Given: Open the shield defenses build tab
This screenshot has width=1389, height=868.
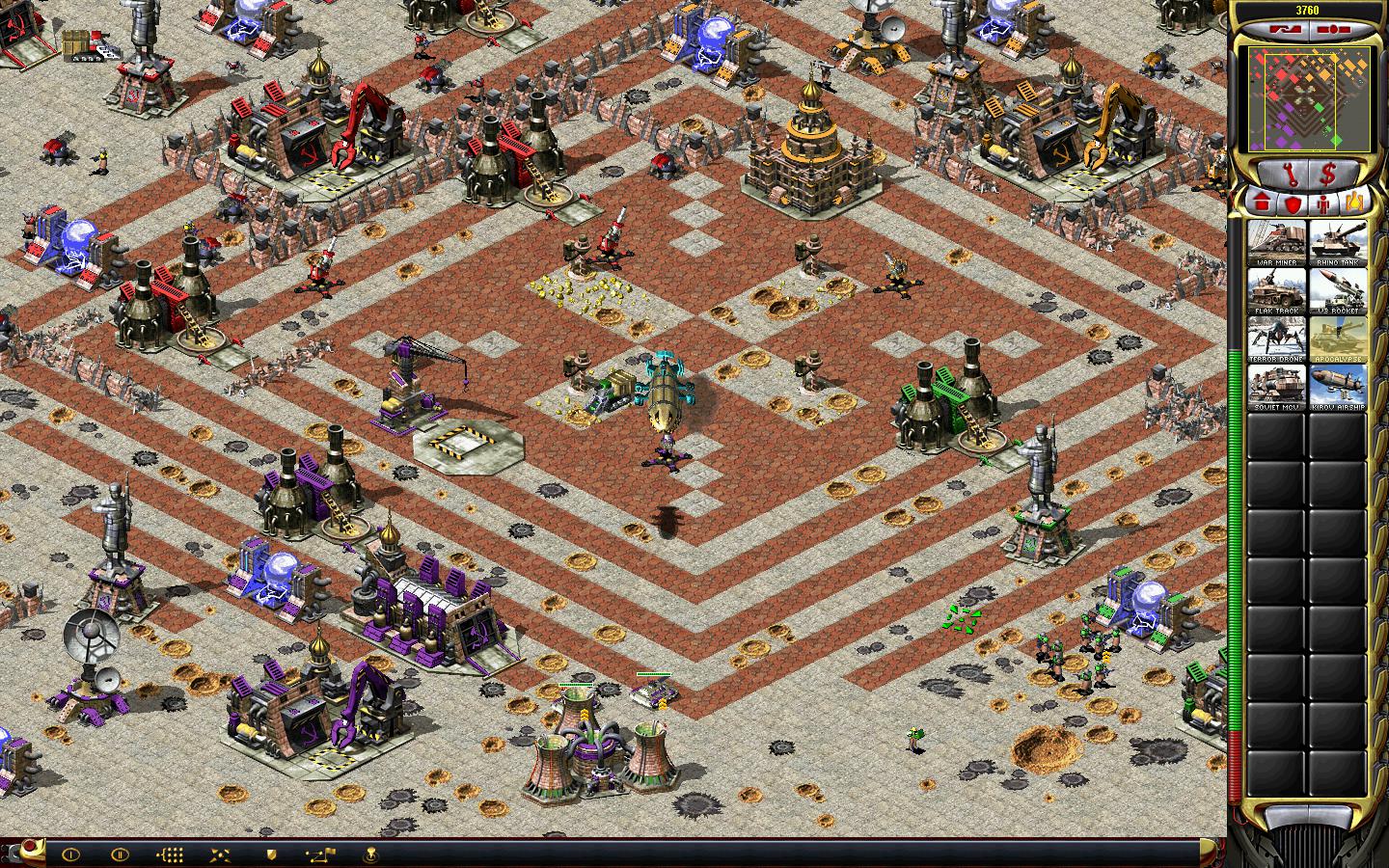Looking at the screenshot, I should coord(1292,203).
